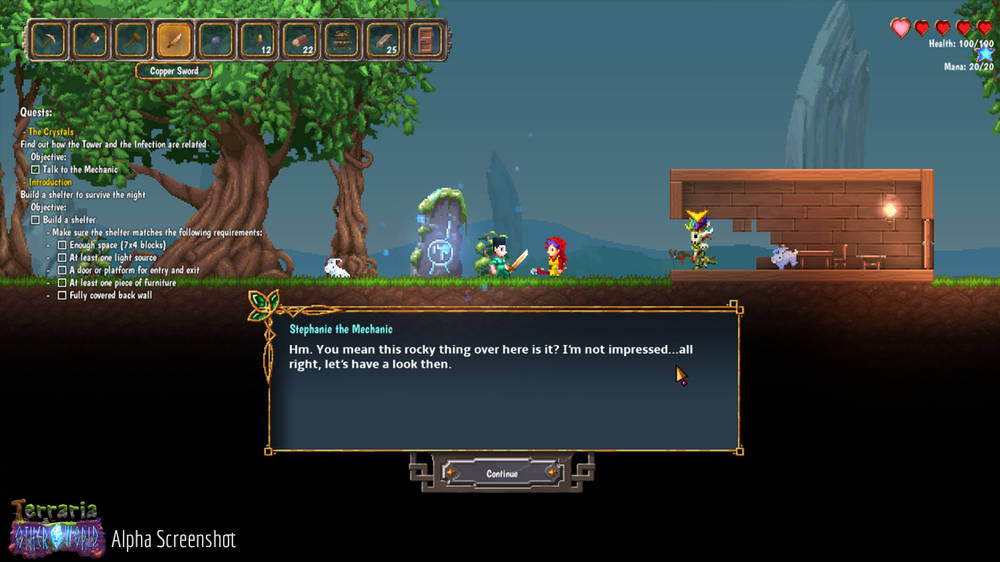This screenshot has height=562, width=1000.
Task: Equip the wooden hammer slot
Action: 131,41
